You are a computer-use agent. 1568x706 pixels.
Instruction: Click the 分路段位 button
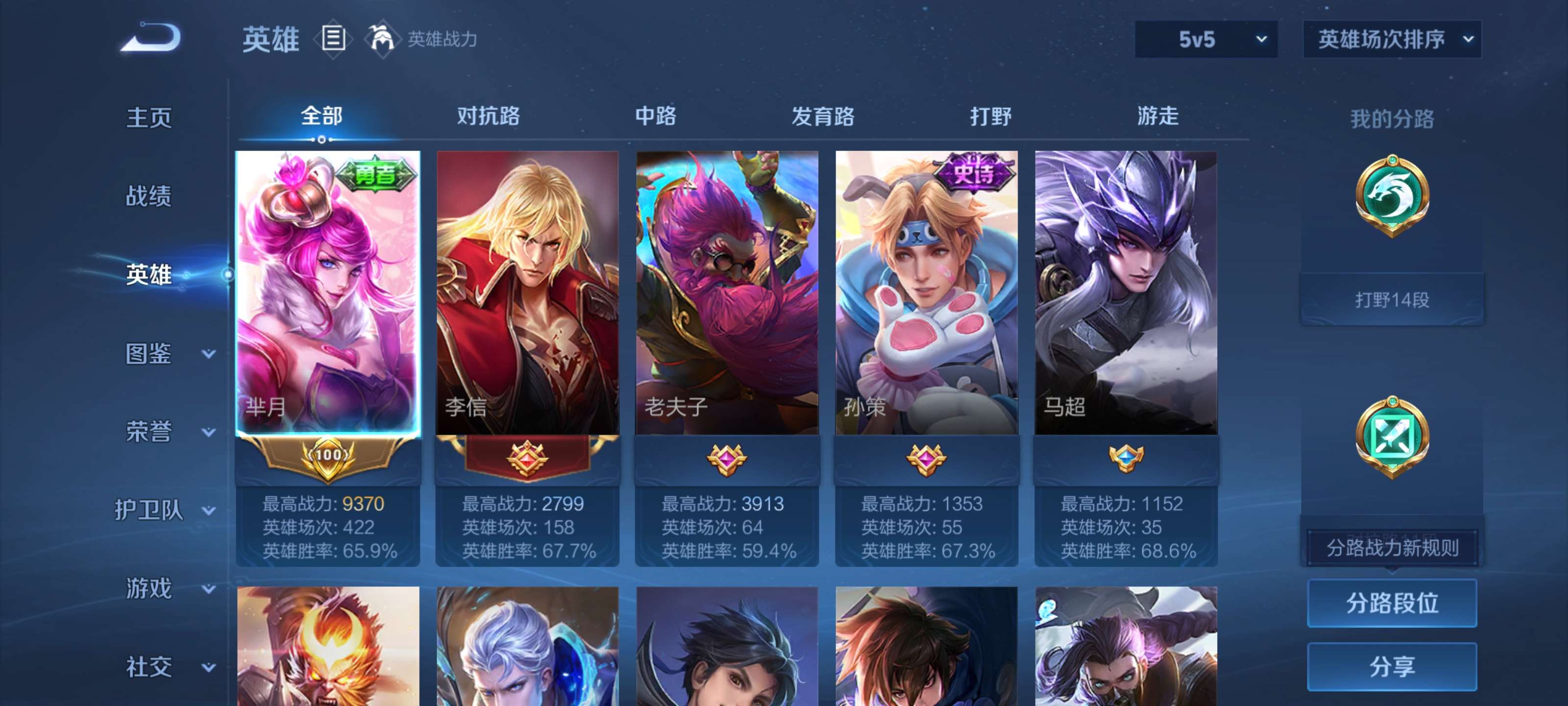(x=1393, y=604)
